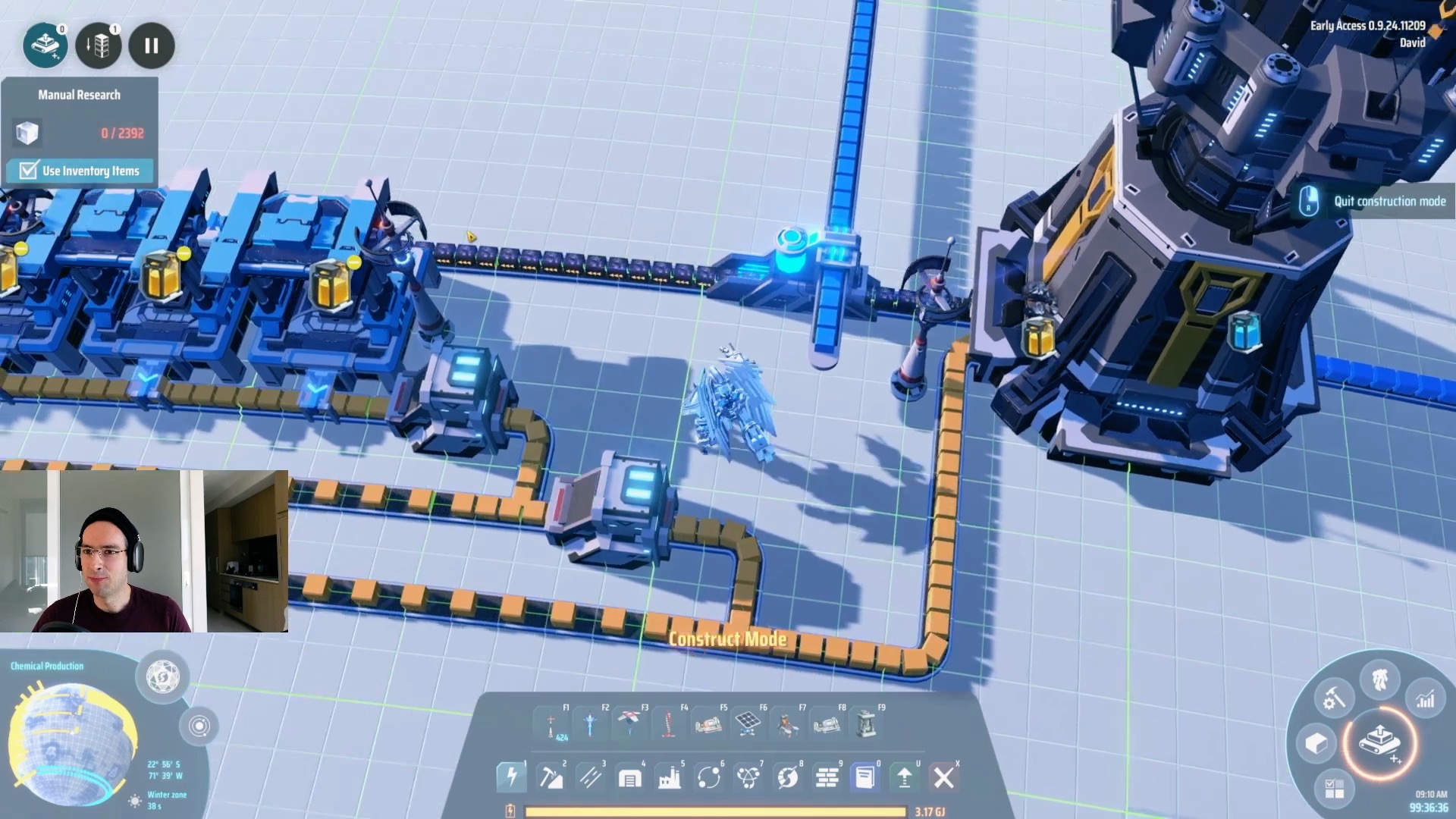Open the inventory cube button
Screen dimensions: 1456x819
point(1316,743)
